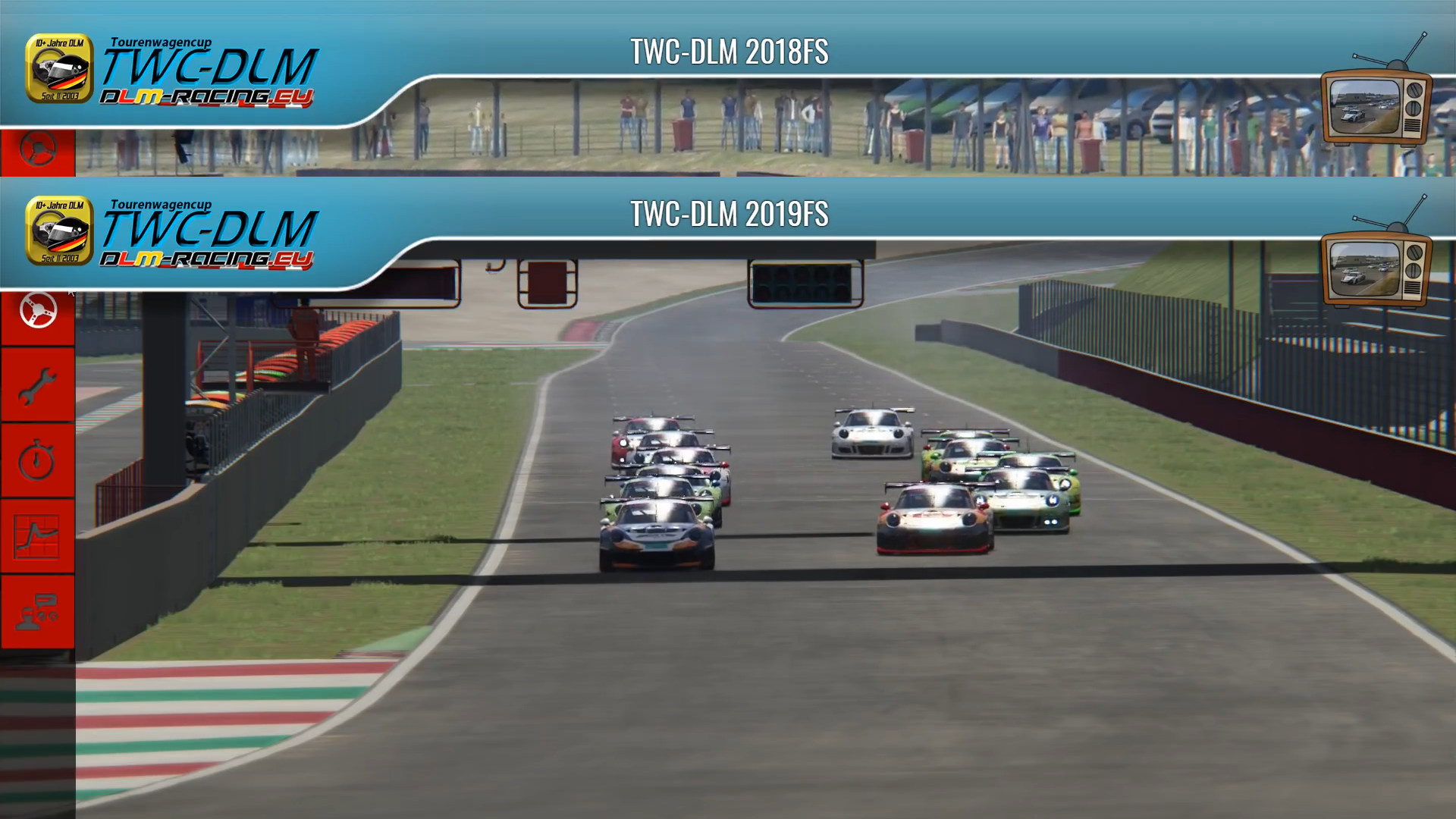The height and width of the screenshot is (819, 1456).
Task: Select the stopwatch timing icon
Action: click(x=37, y=461)
